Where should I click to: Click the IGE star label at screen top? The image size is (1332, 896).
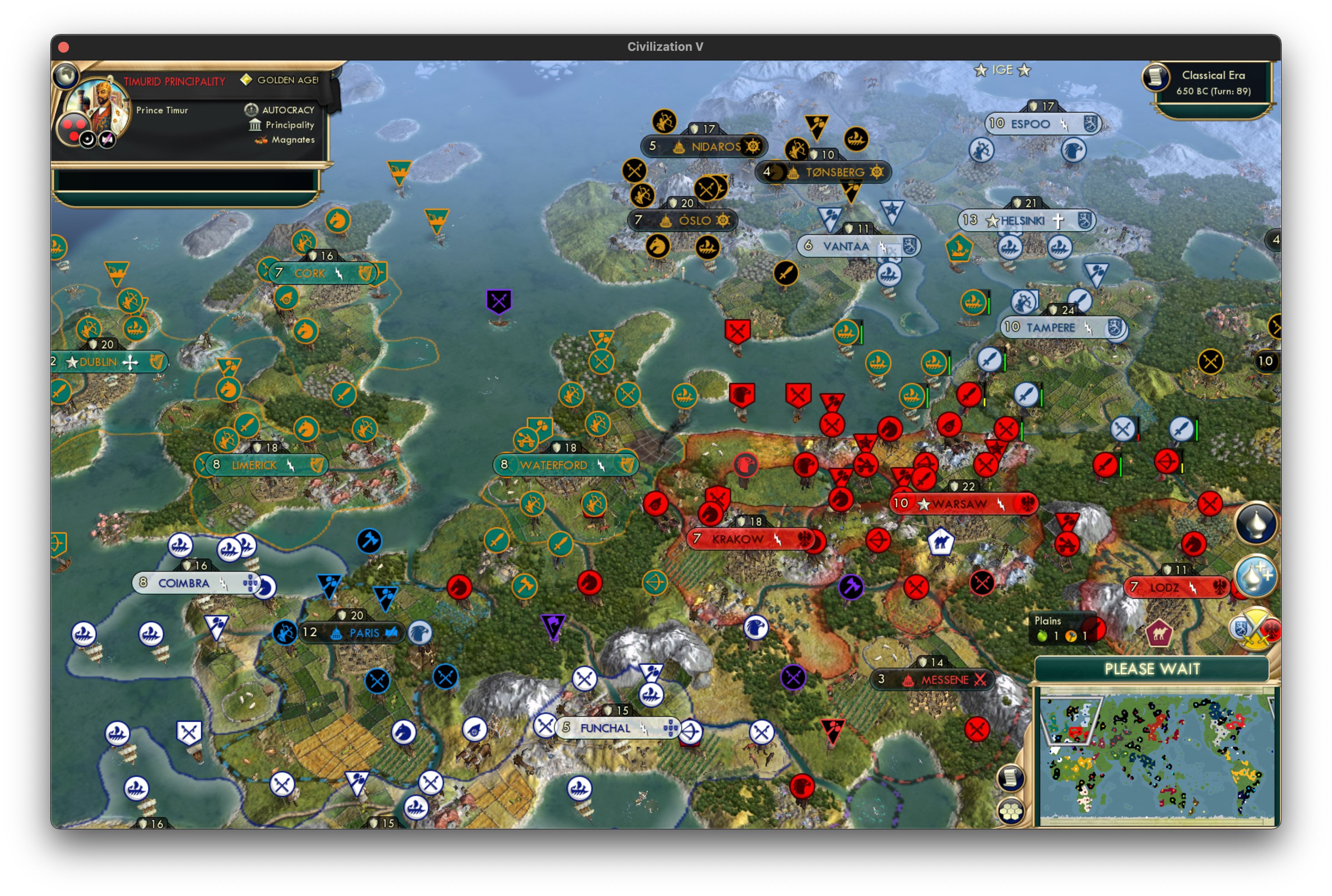(x=1002, y=70)
